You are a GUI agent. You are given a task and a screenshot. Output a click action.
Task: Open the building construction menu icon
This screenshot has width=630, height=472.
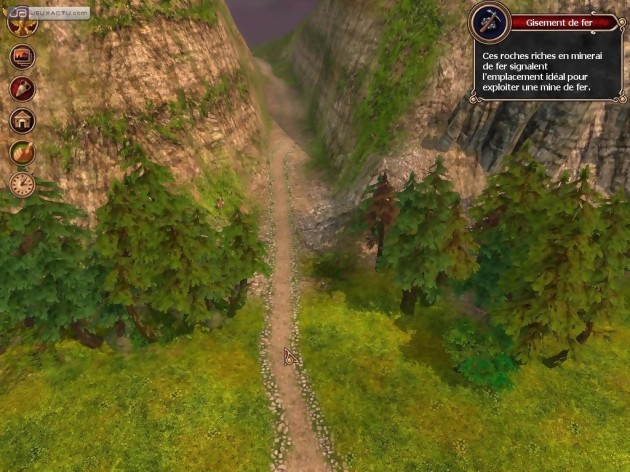22,121
